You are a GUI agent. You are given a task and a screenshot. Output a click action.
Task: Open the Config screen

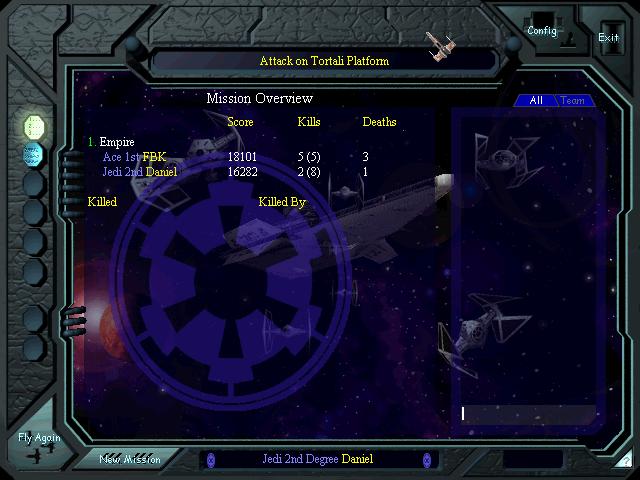tap(542, 31)
